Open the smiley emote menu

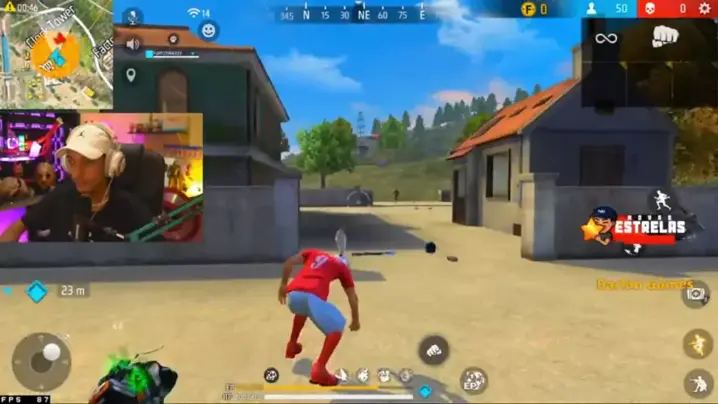209,30
